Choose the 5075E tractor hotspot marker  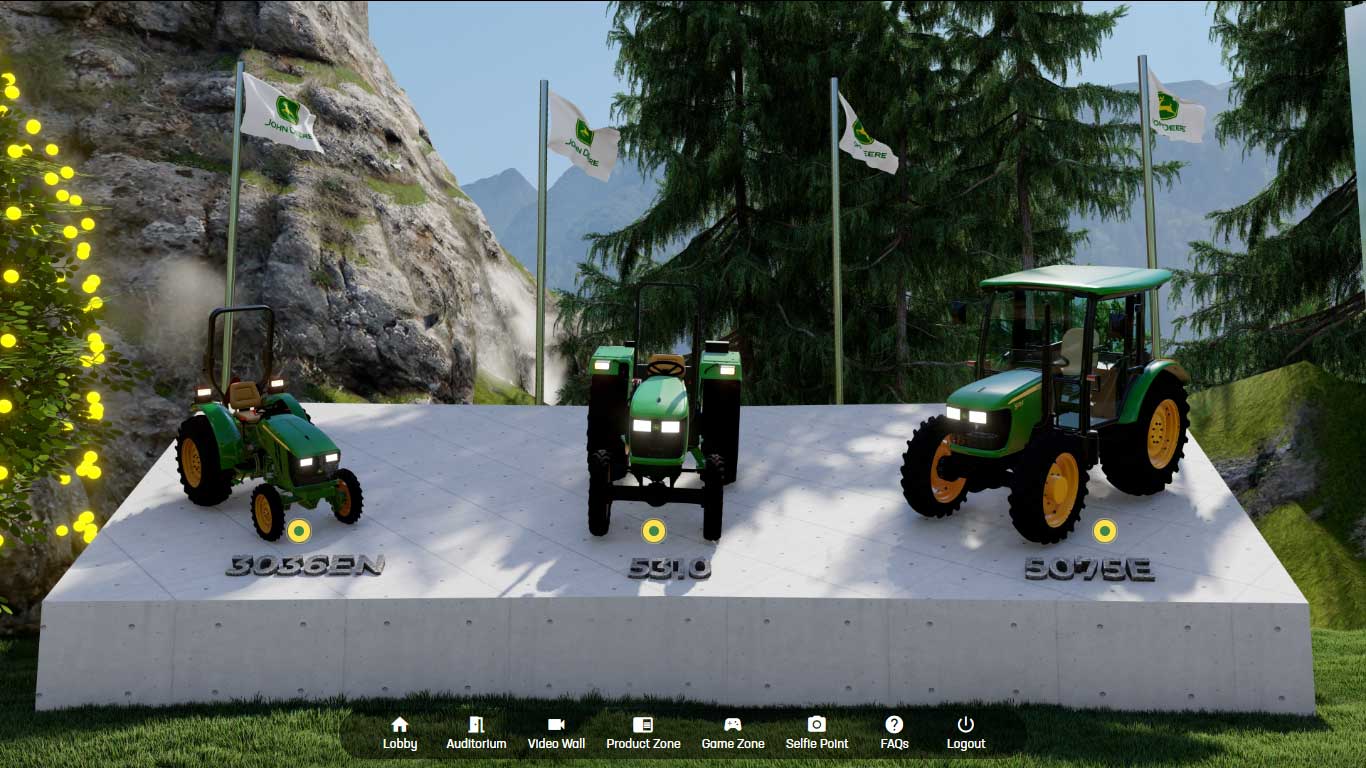[1104, 530]
